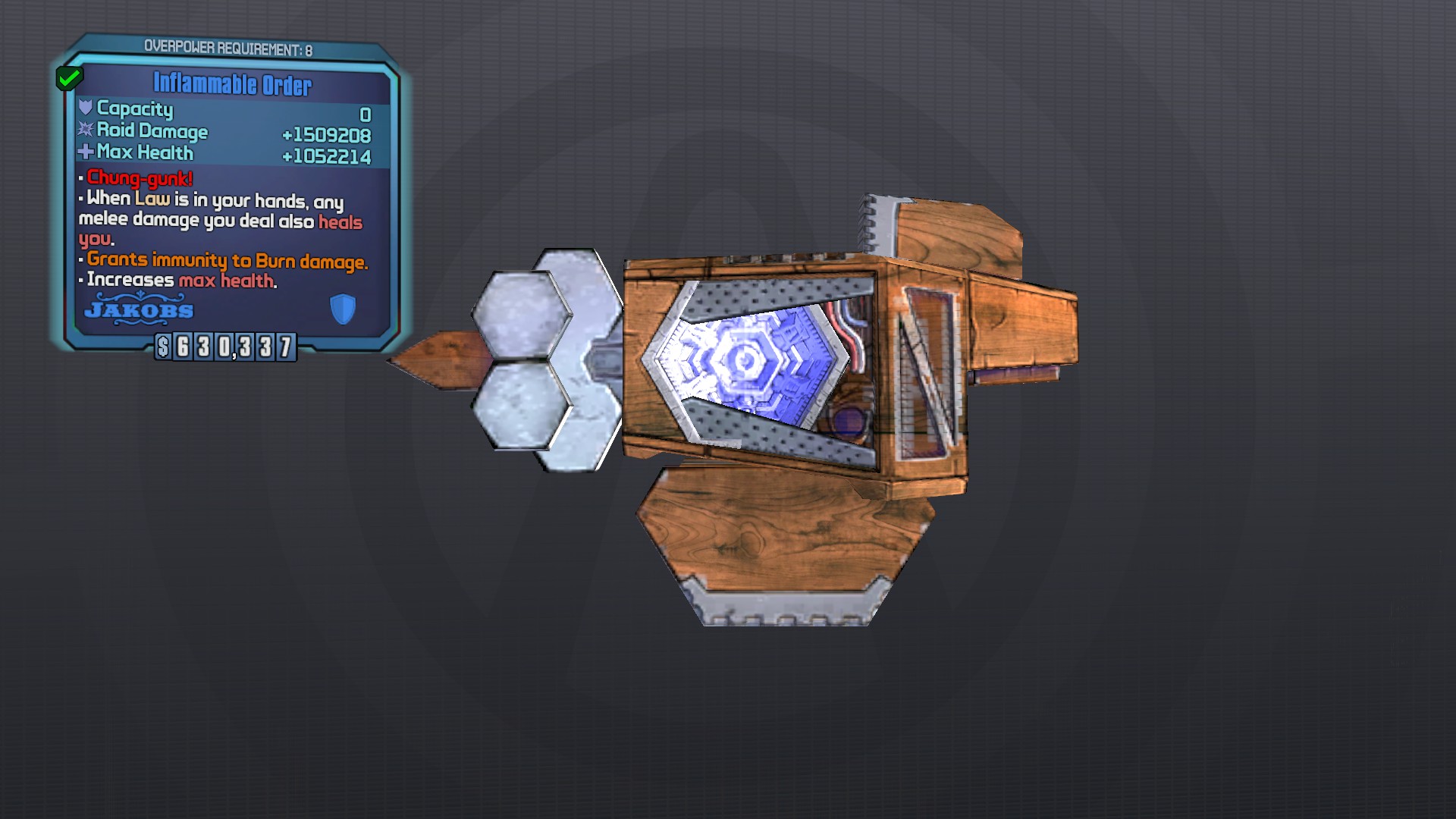1456x819 pixels.
Task: Open the Increases max health entry
Action: click(x=178, y=280)
